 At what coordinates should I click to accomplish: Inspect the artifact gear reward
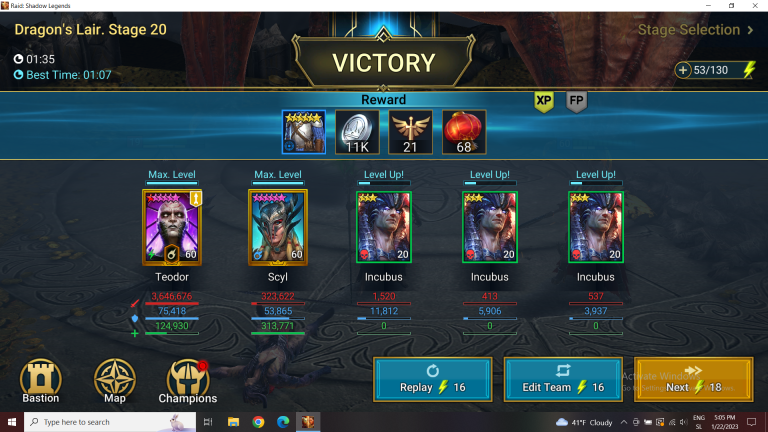pyautogui.click(x=303, y=132)
